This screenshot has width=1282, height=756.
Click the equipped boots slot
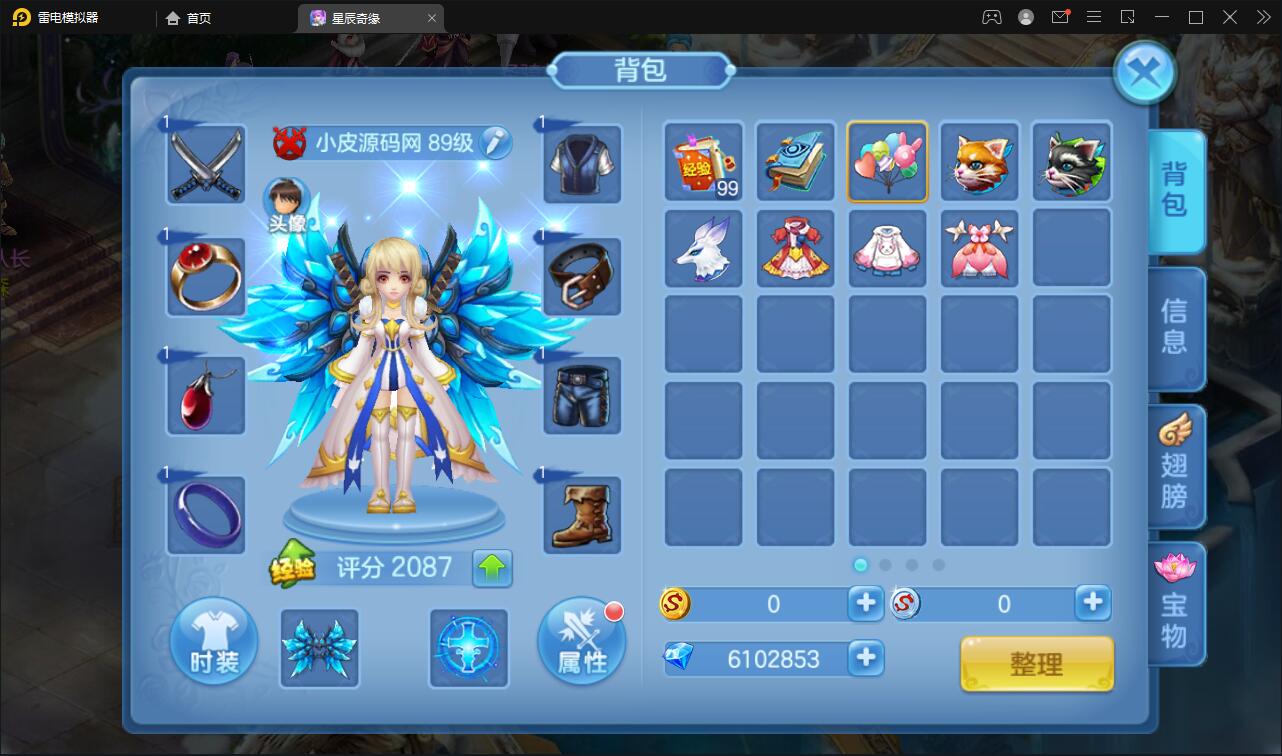coord(581,515)
